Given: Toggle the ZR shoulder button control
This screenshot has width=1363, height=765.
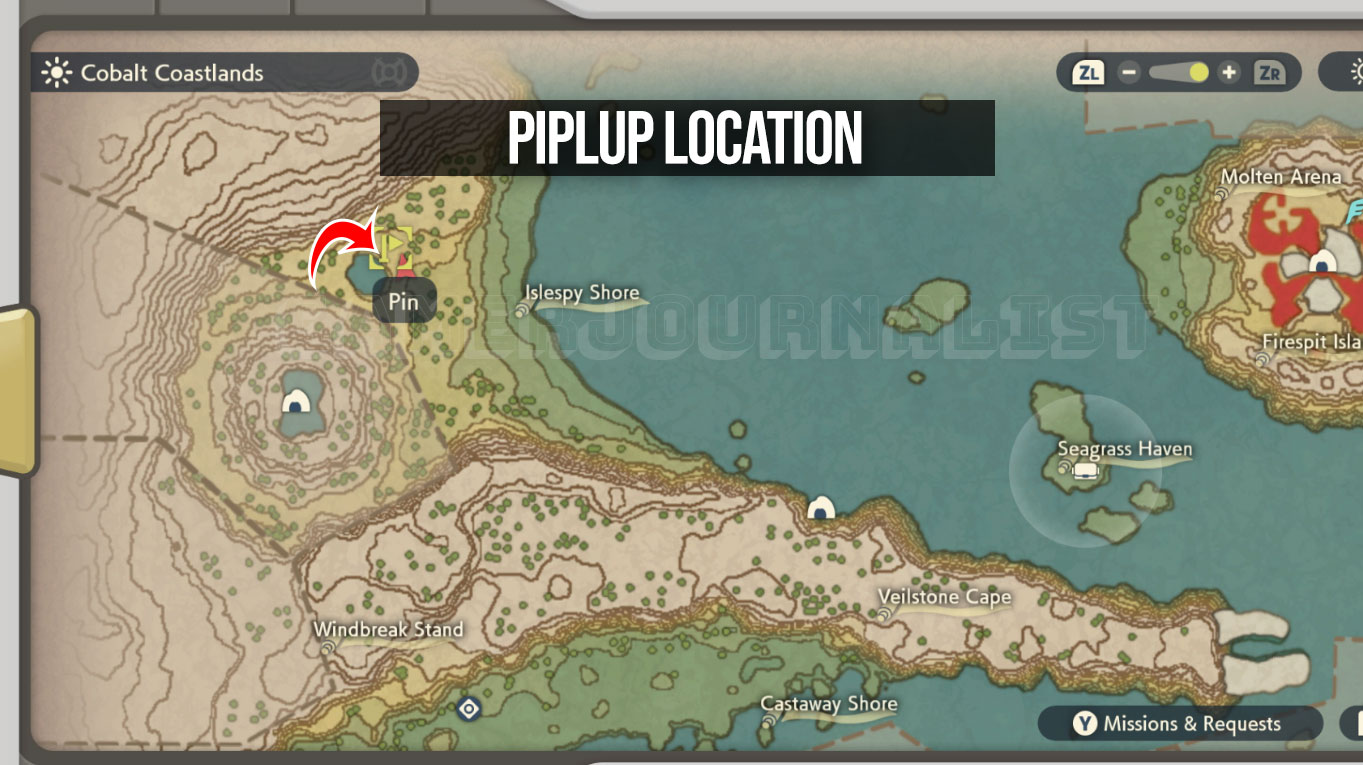Looking at the screenshot, I should click(x=1272, y=72).
